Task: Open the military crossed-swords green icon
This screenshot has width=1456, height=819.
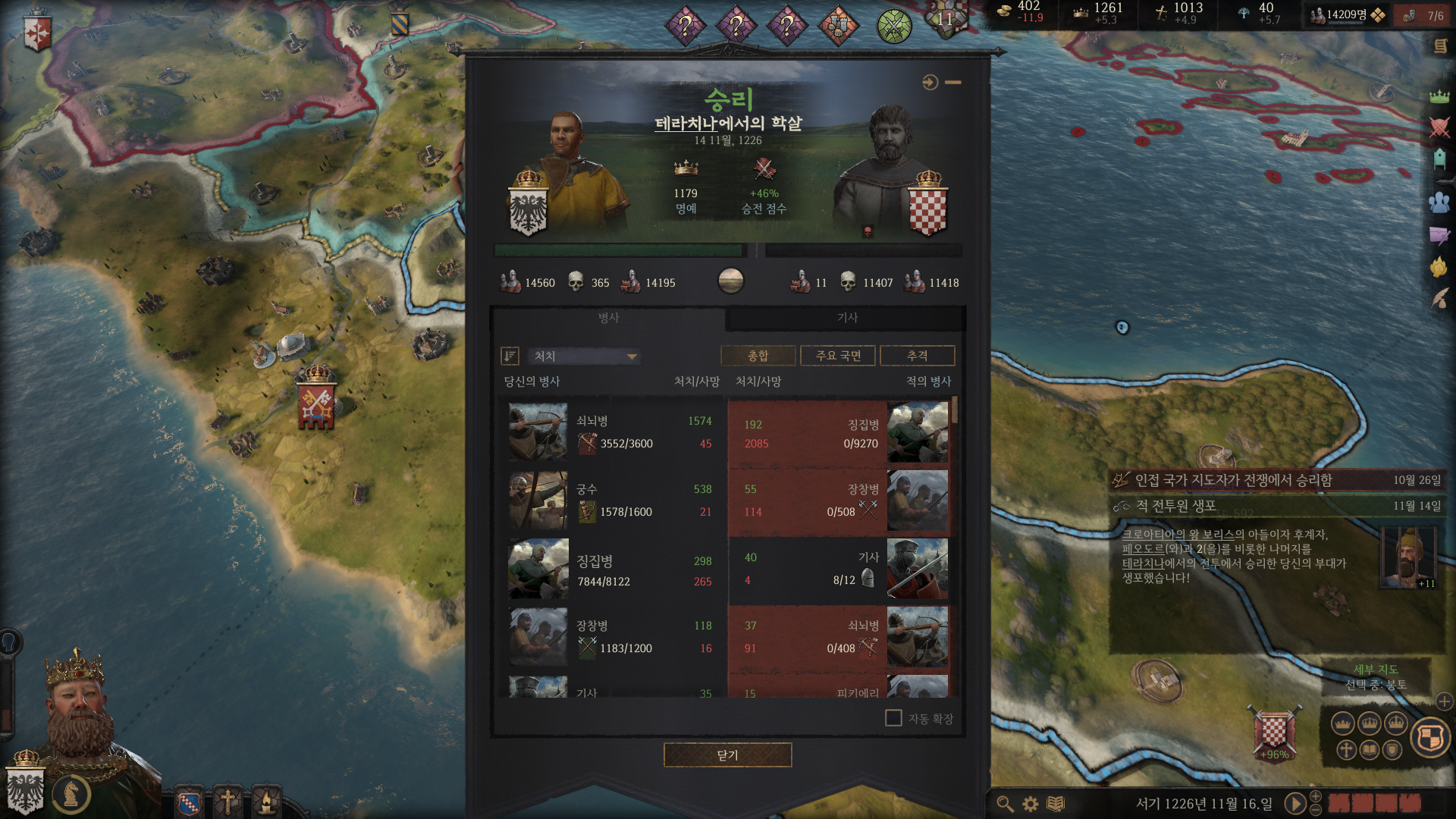Action: click(894, 27)
